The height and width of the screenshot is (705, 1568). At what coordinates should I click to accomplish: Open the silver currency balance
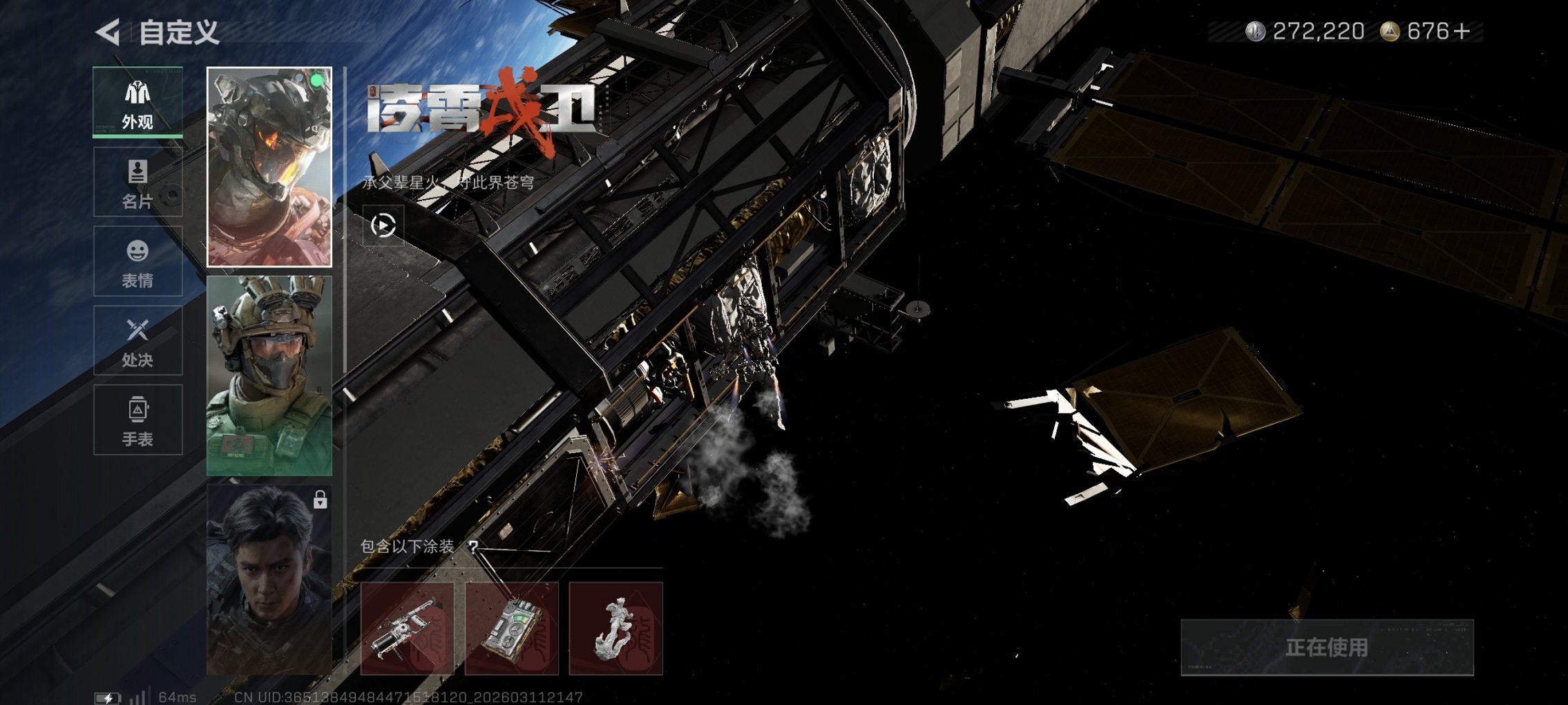[x=1306, y=32]
